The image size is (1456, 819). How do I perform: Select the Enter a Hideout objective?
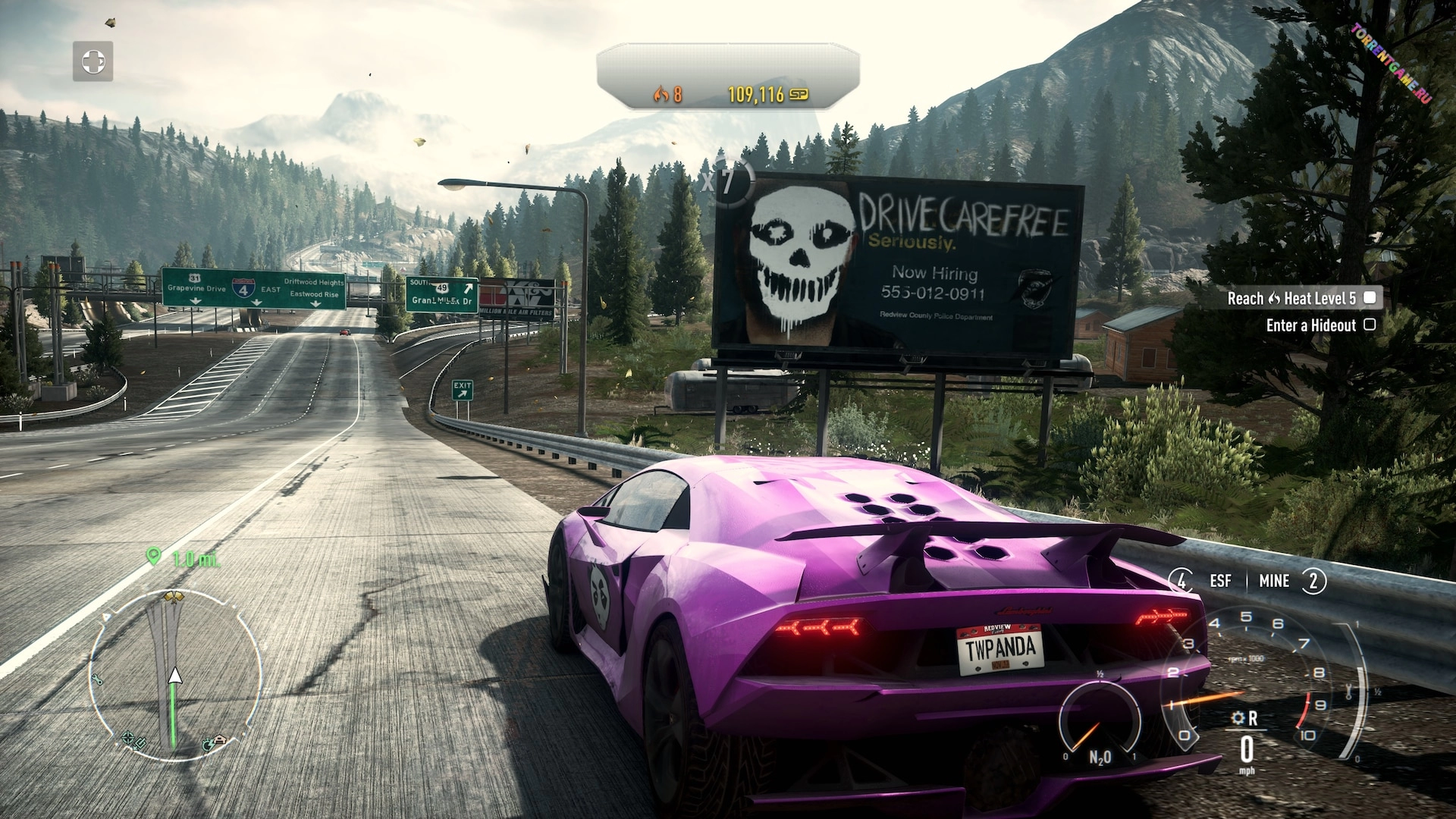pyautogui.click(x=1320, y=325)
